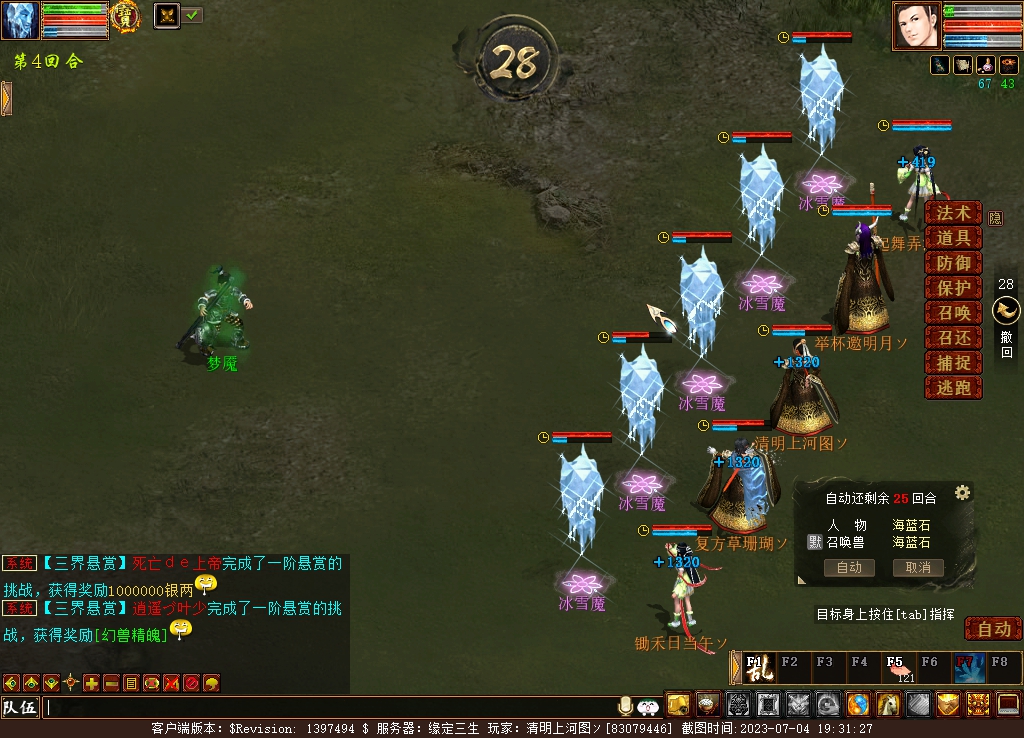Select the 防御 defend command

(952, 263)
